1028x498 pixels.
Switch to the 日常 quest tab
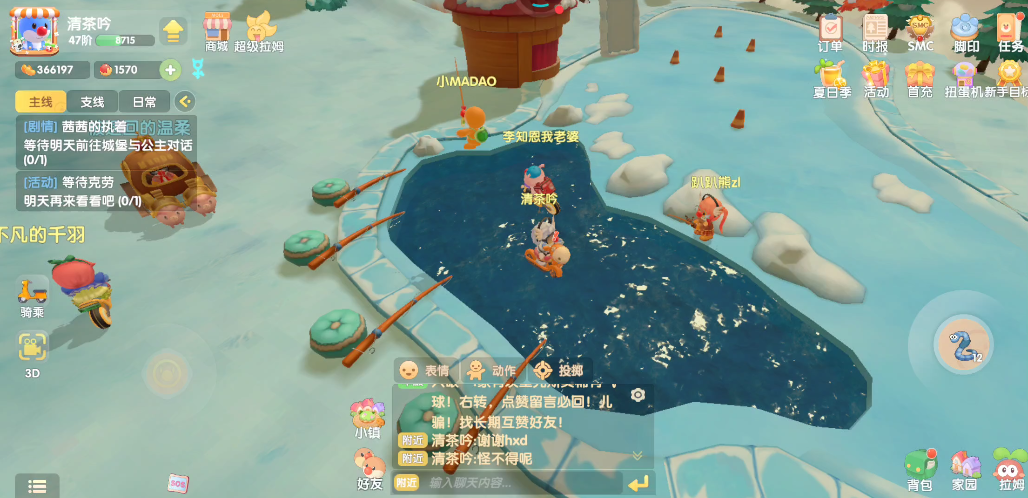click(144, 102)
